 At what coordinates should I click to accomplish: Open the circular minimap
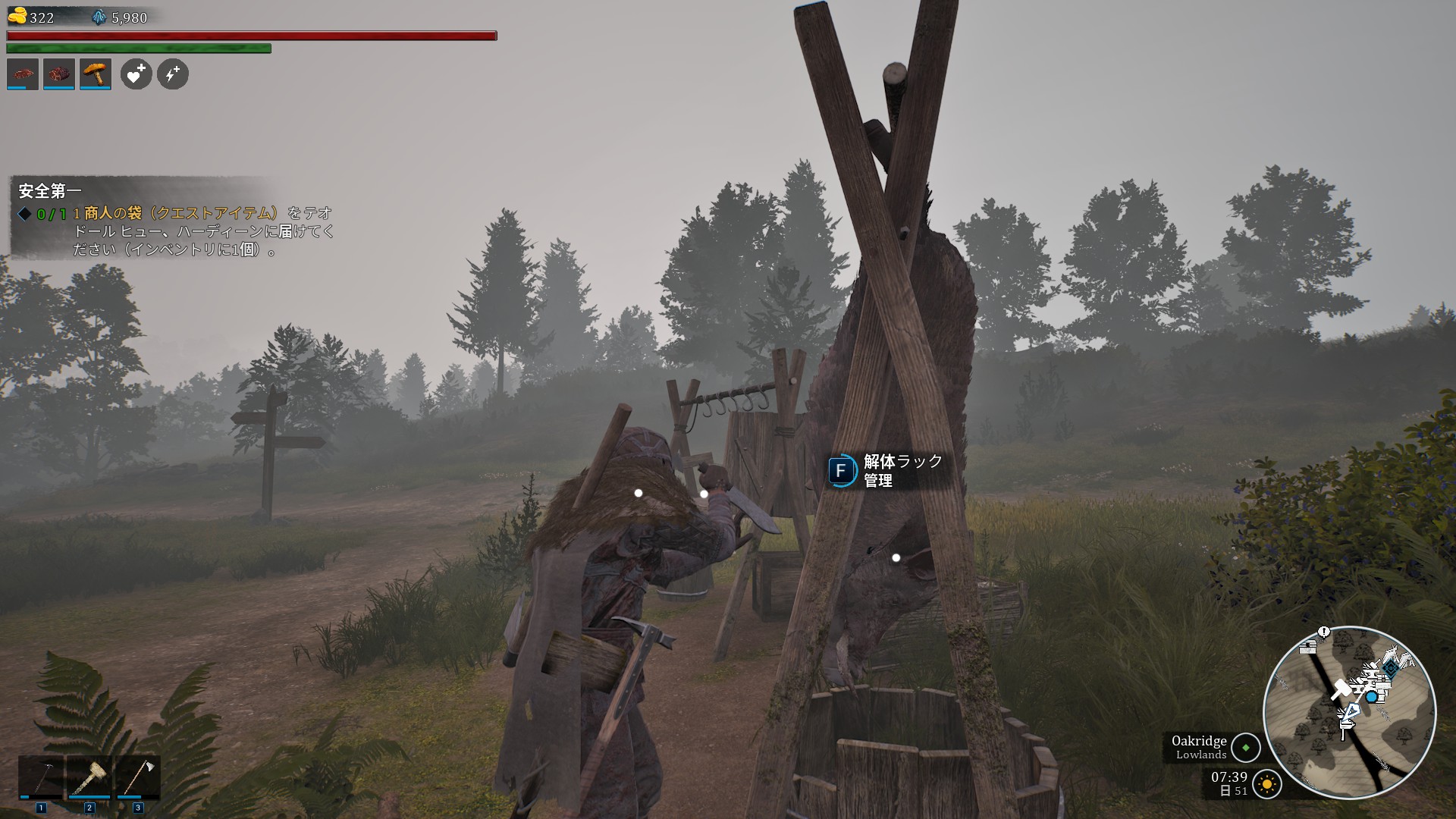pyautogui.click(x=1349, y=712)
